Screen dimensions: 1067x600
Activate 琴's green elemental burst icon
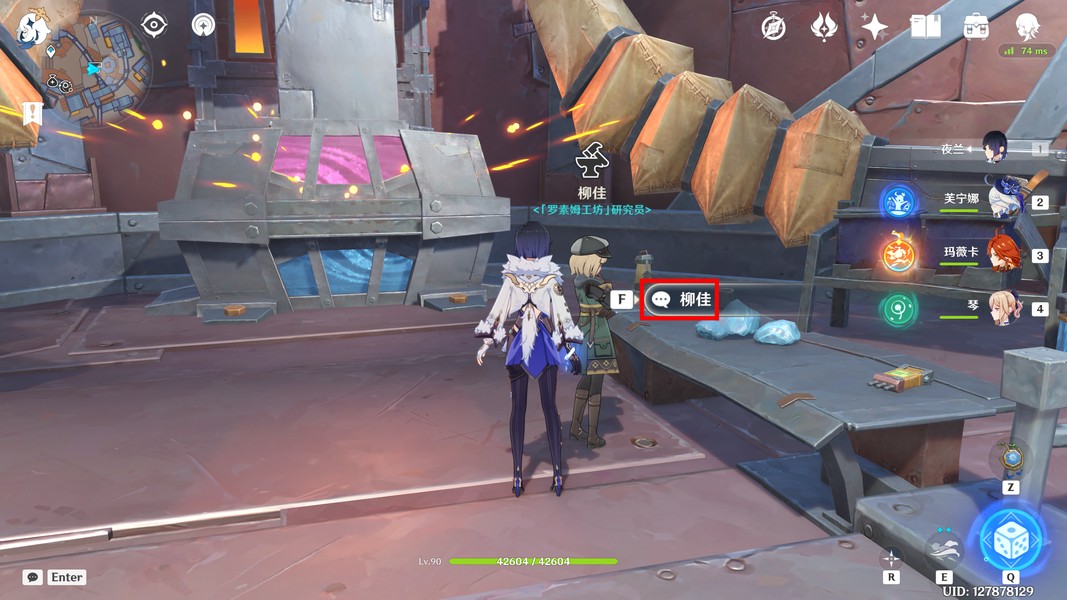(x=898, y=309)
